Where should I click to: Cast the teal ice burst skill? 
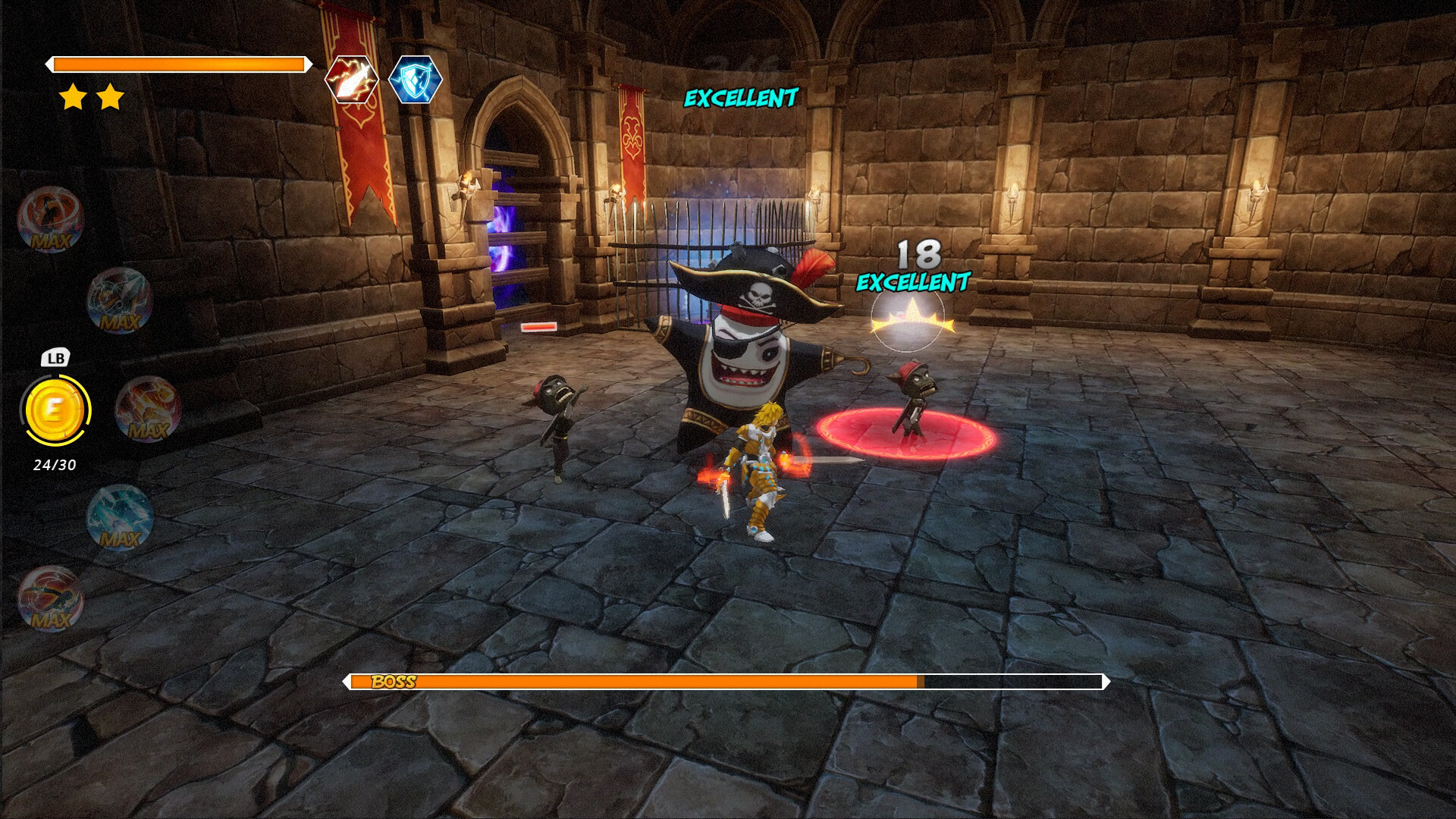pyautogui.click(x=120, y=518)
